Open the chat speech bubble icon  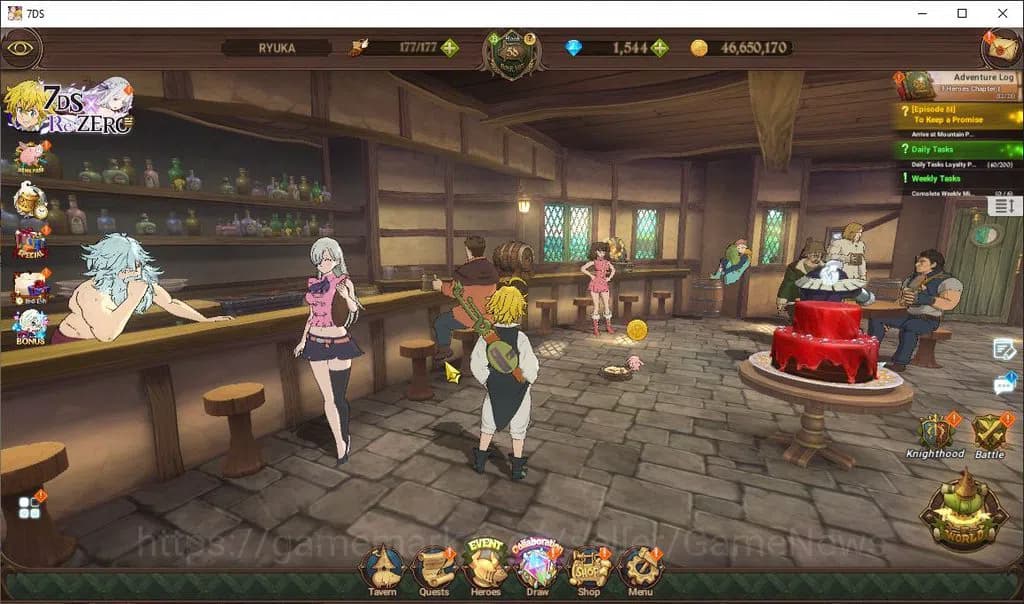pos(1004,384)
